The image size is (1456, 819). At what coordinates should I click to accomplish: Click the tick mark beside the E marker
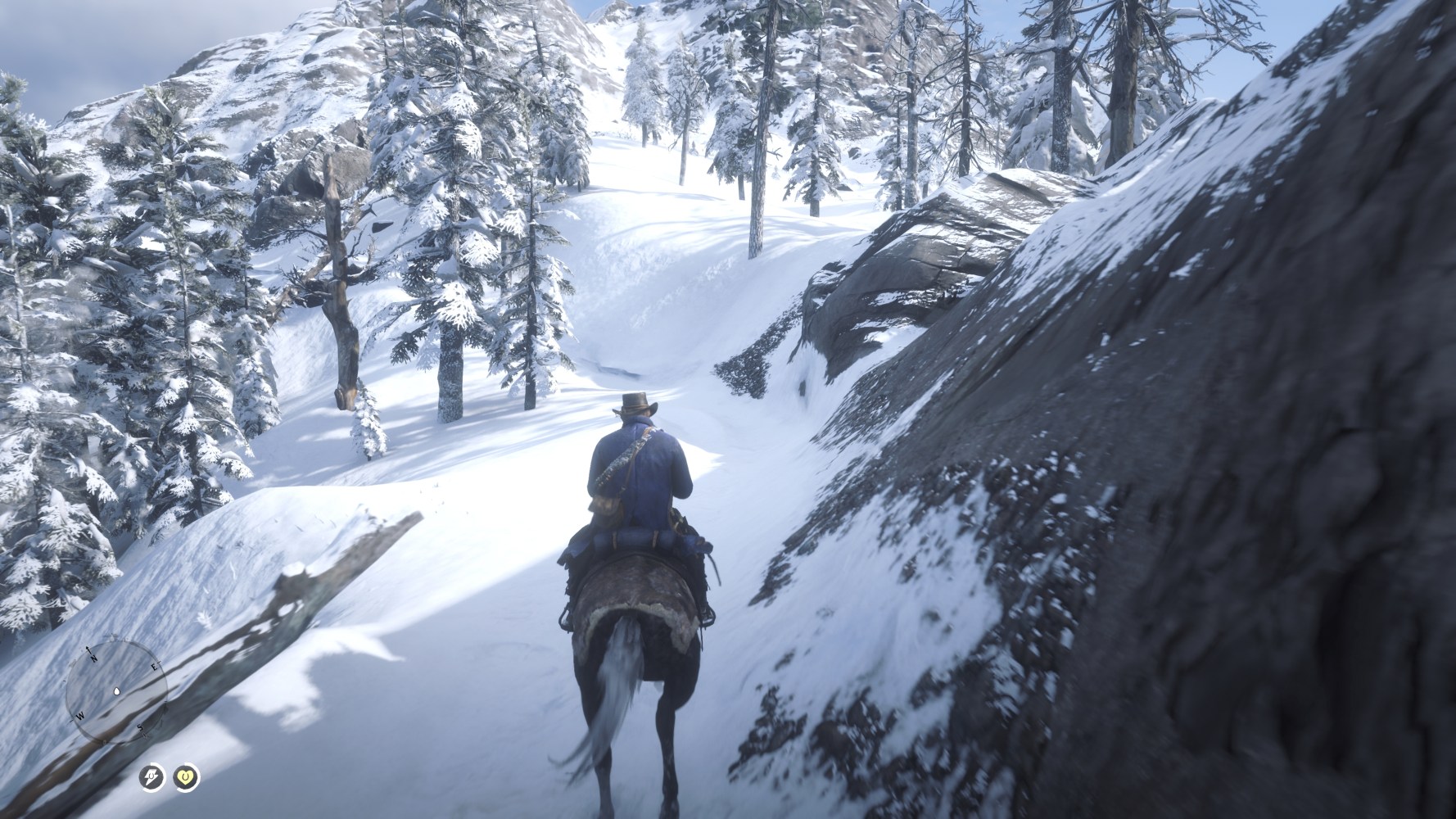[x=159, y=662]
